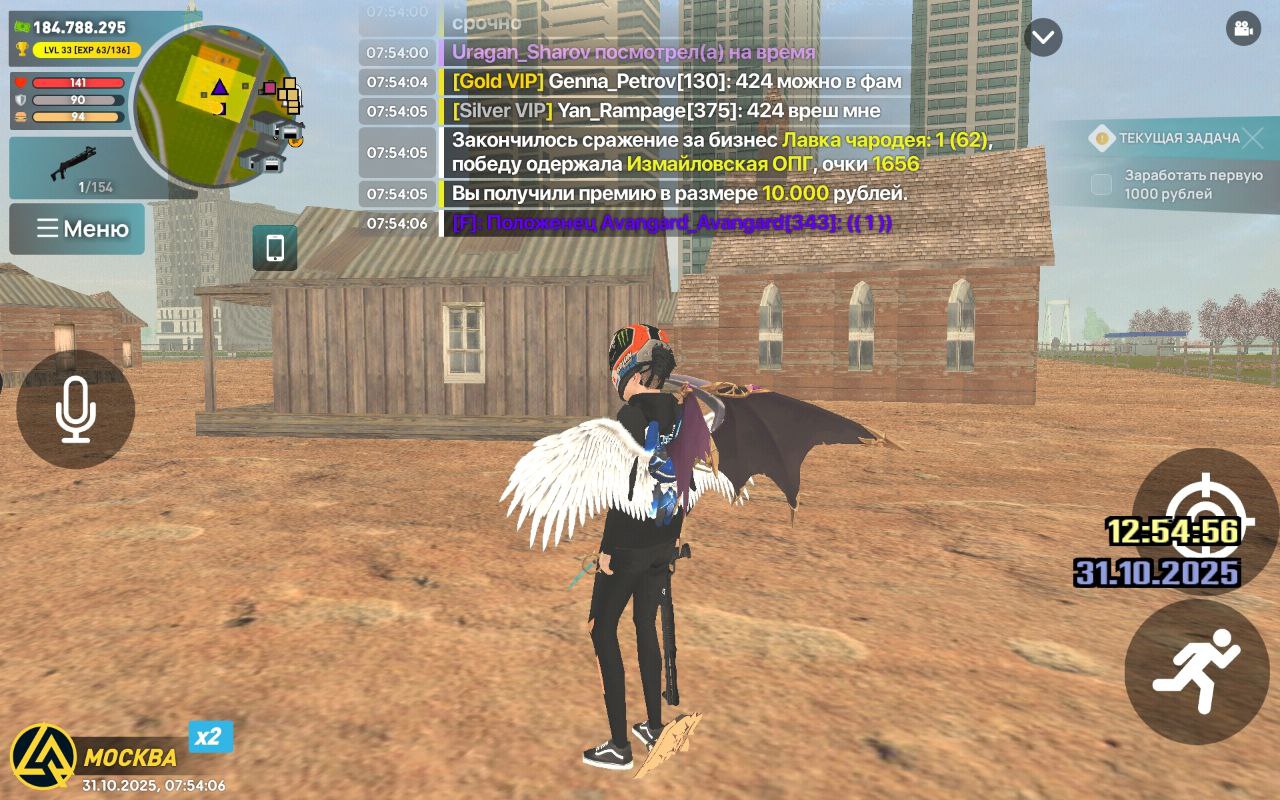Tap the voice chat microphone icon

75,410
